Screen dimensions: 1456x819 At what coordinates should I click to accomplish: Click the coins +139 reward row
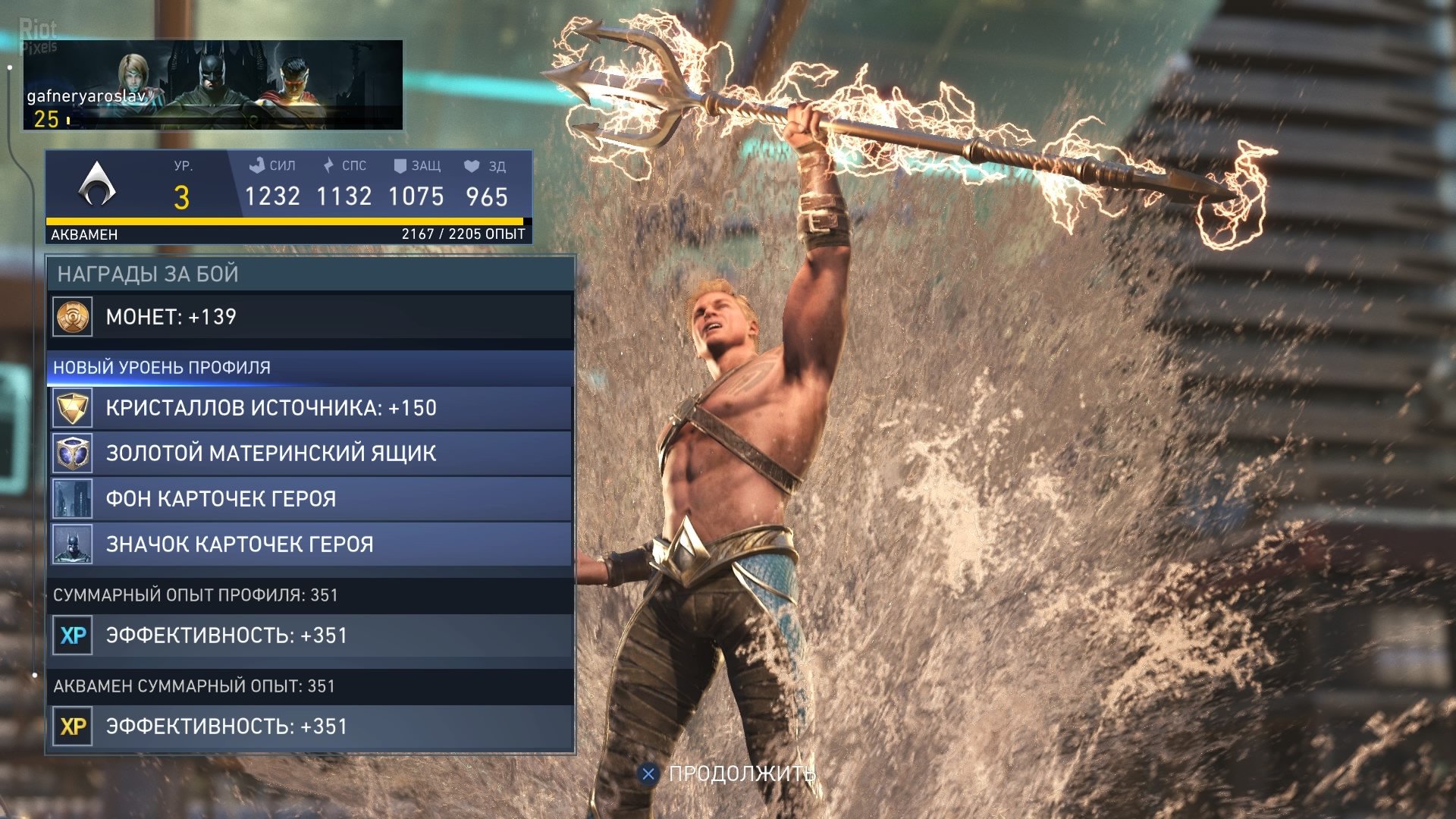point(311,317)
